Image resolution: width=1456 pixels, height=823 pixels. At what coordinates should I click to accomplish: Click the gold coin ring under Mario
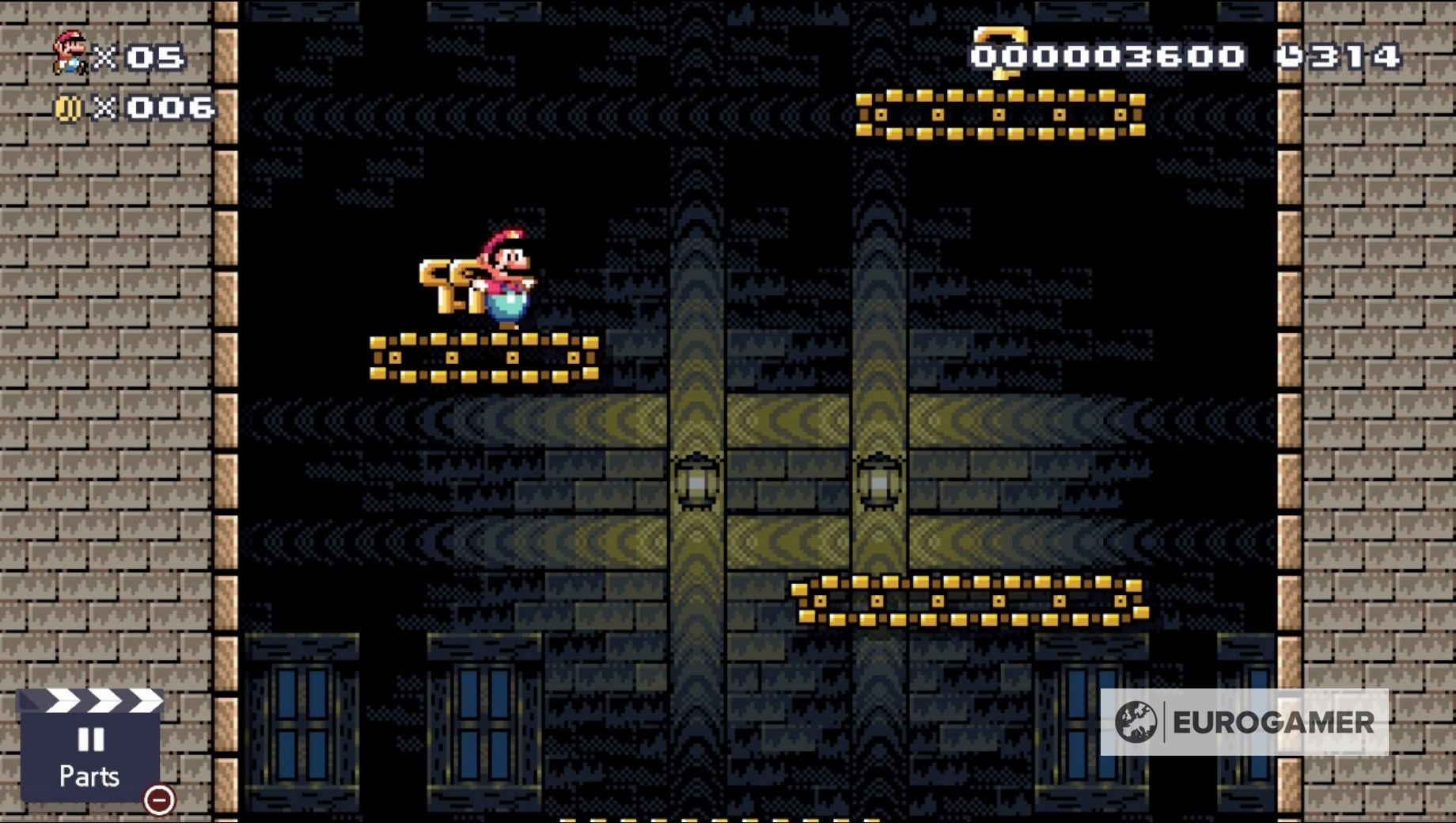(x=483, y=358)
